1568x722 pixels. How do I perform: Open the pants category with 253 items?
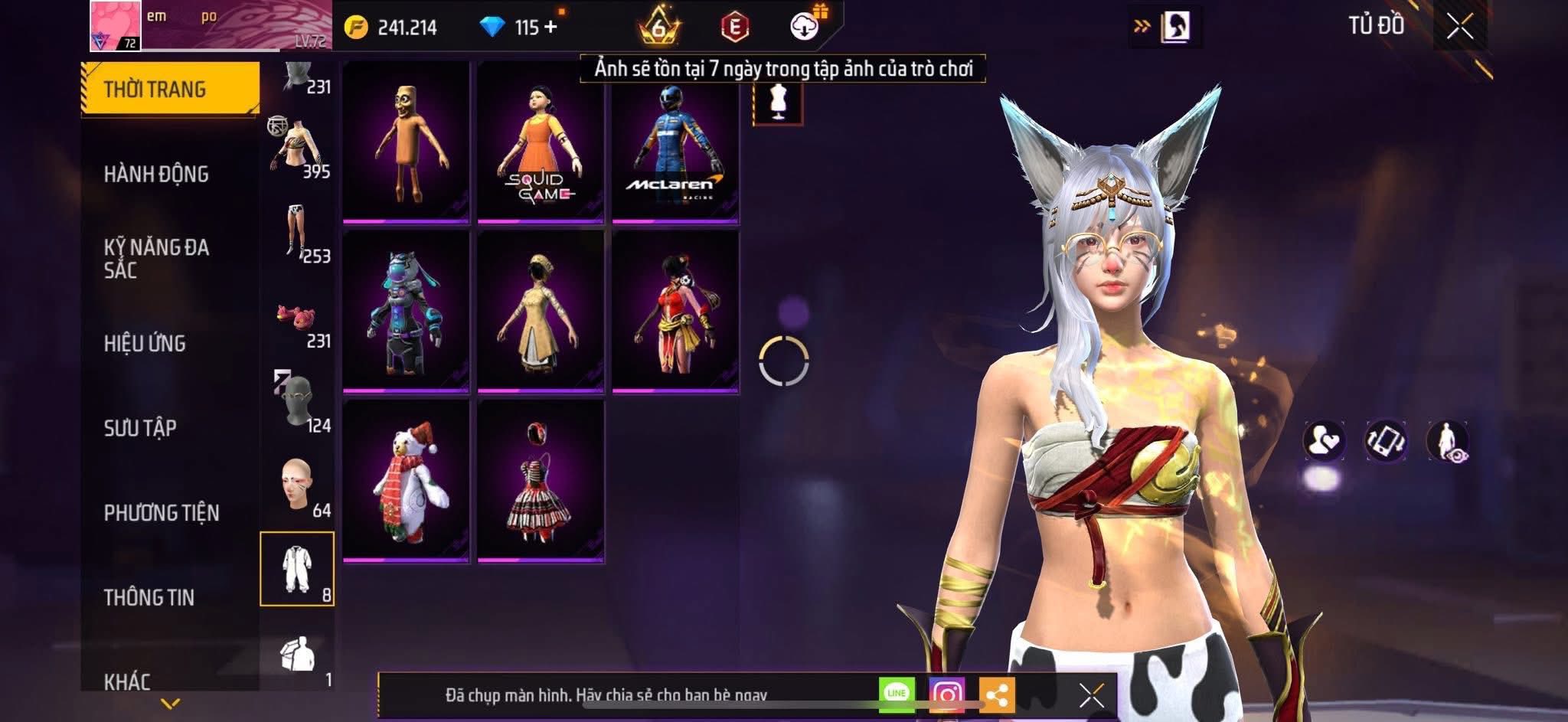[x=297, y=231]
